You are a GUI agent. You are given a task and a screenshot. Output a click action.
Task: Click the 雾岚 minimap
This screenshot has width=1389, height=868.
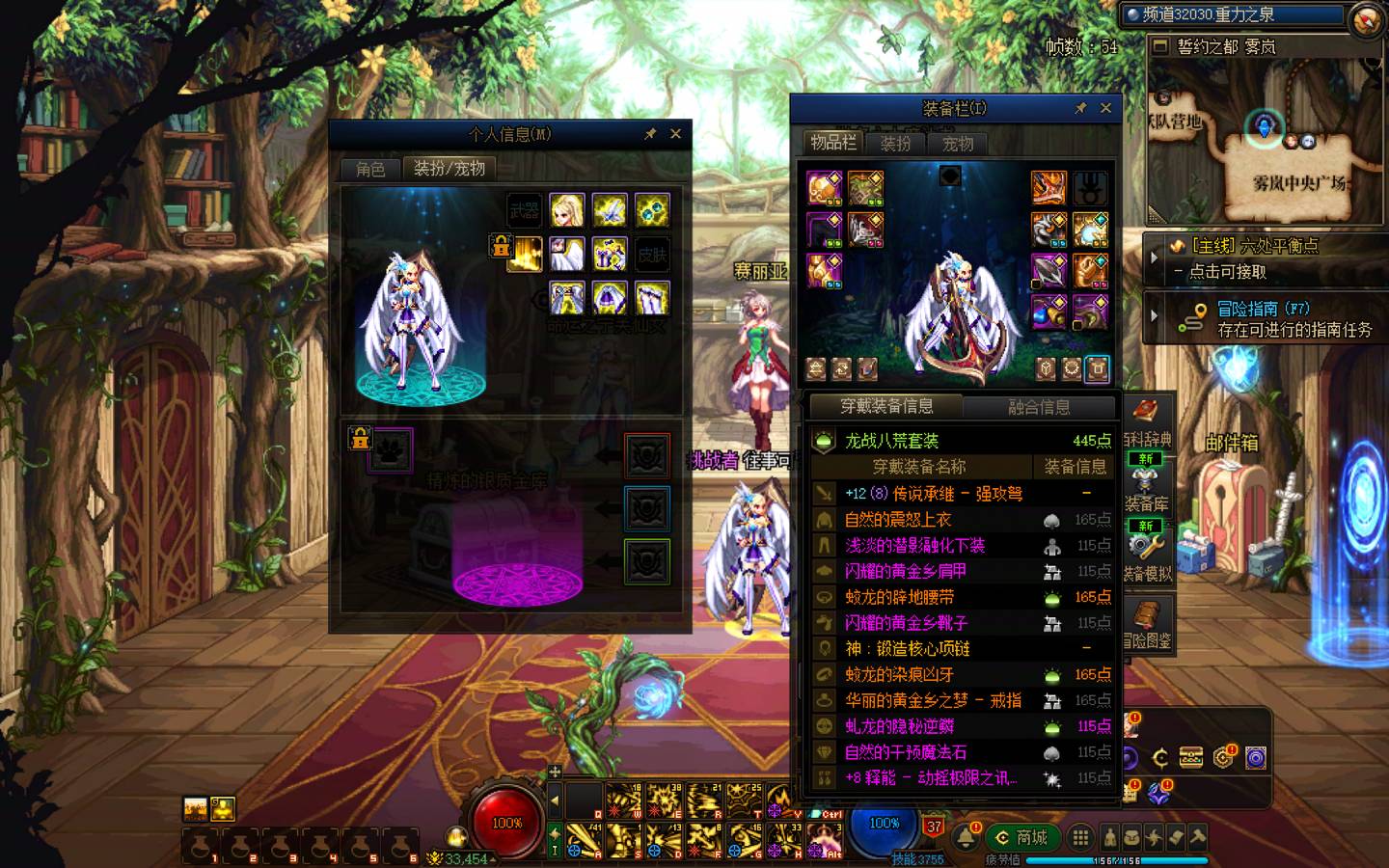[x=1264, y=135]
